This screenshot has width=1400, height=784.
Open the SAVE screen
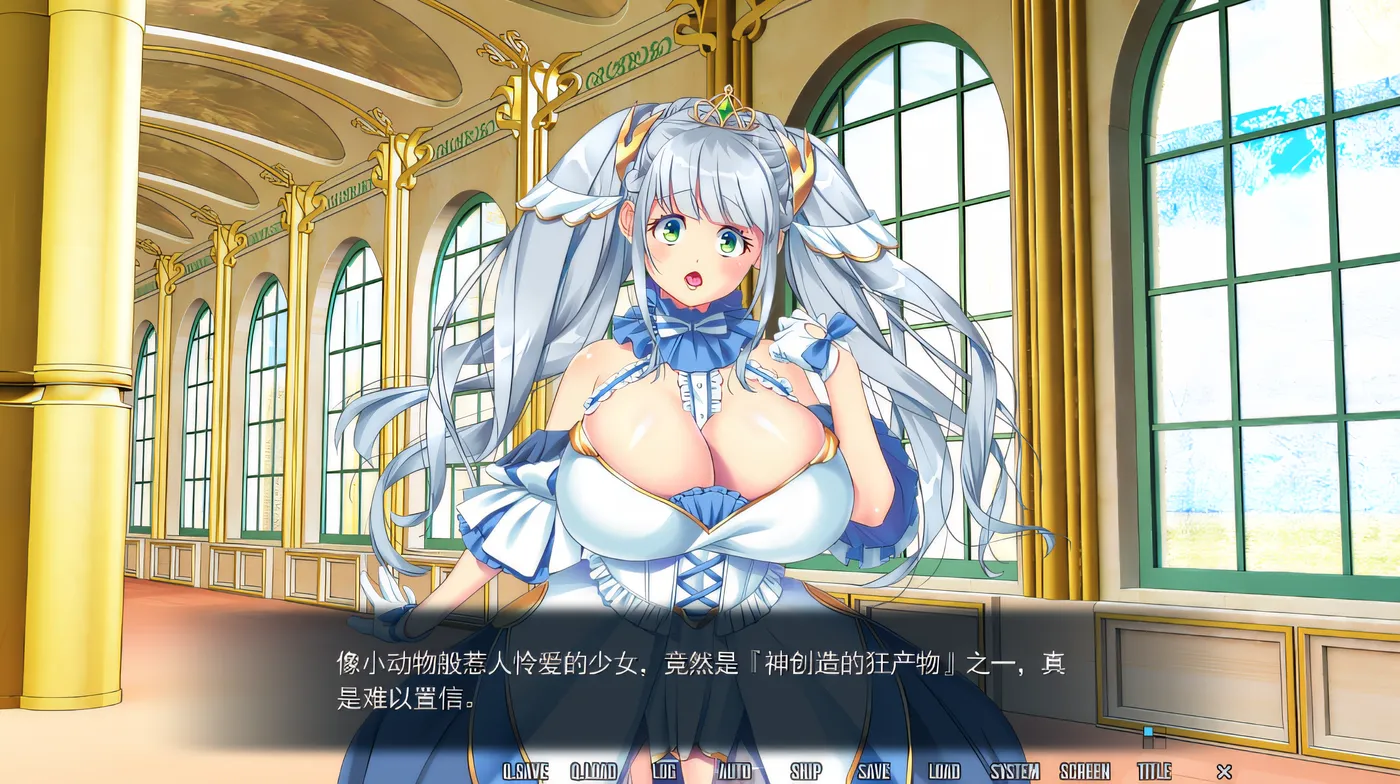(x=876, y=771)
